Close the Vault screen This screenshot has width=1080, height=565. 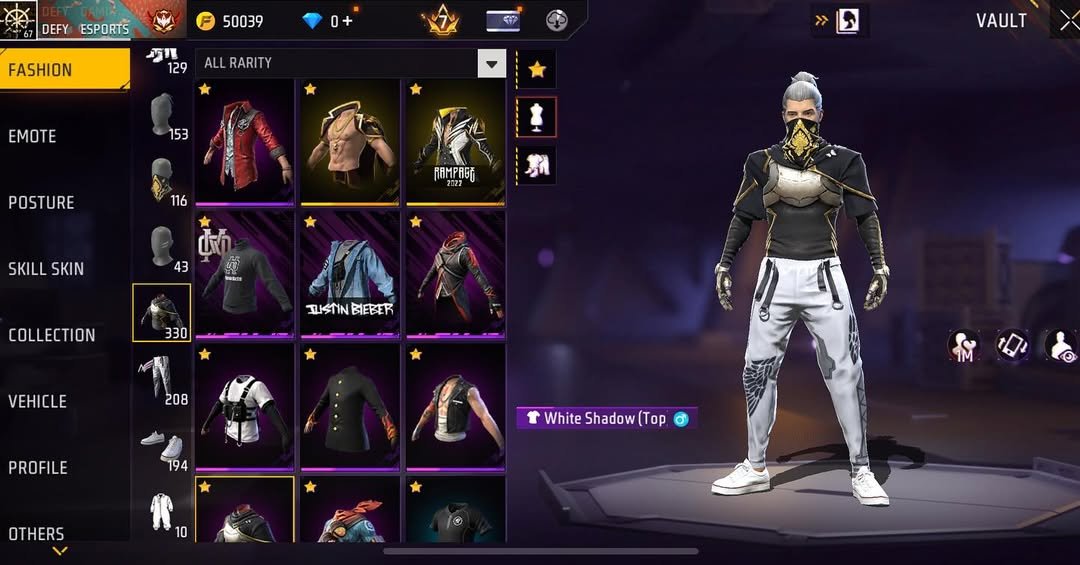(x=1068, y=22)
